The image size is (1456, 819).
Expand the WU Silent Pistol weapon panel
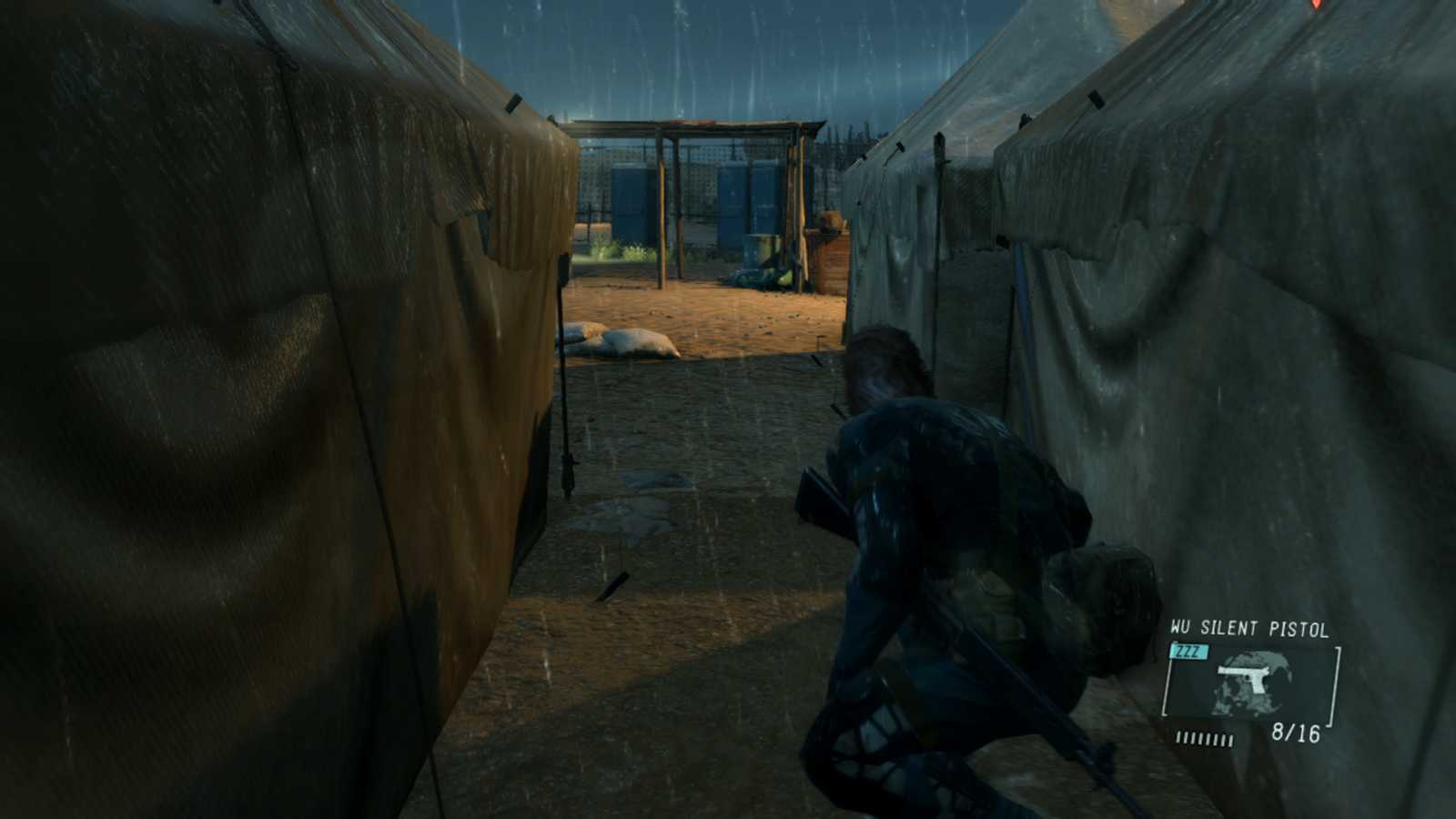pyautogui.click(x=1251, y=682)
